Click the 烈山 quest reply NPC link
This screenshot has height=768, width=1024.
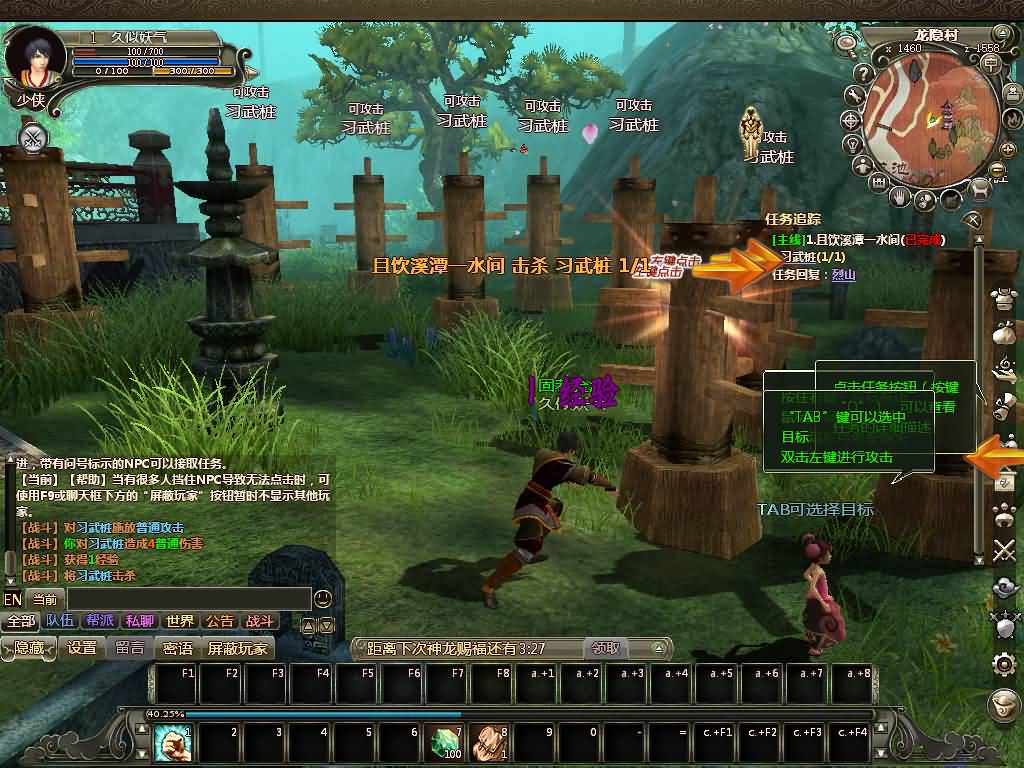click(844, 274)
